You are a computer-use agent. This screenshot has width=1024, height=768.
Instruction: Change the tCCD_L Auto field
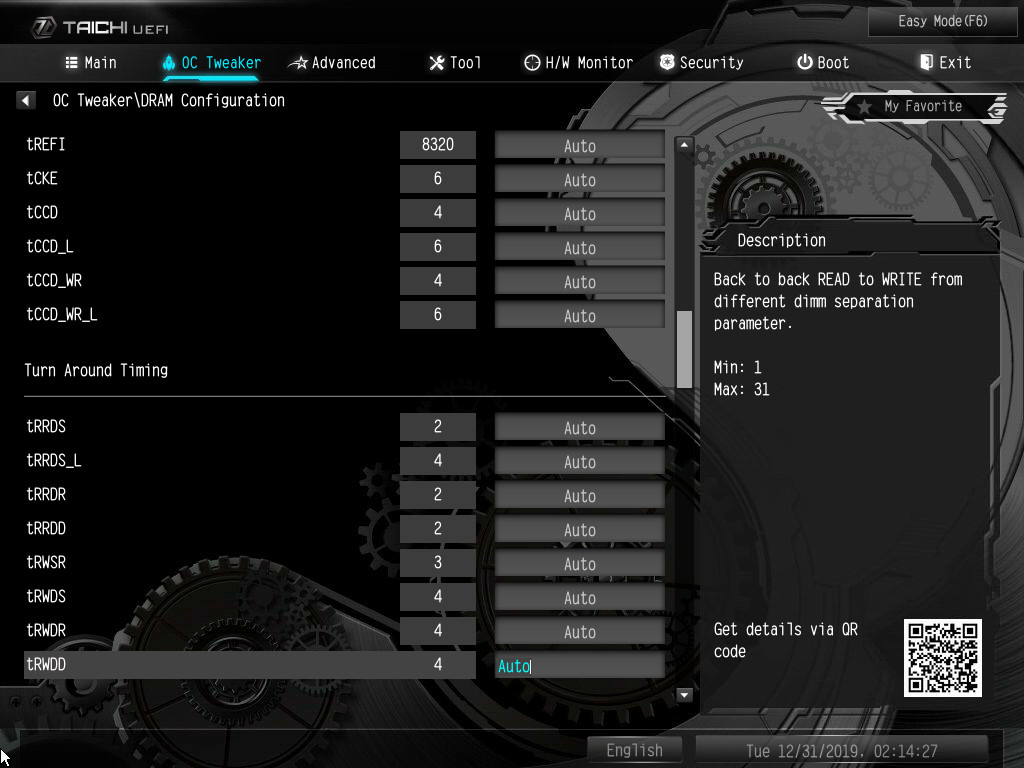[x=579, y=247]
